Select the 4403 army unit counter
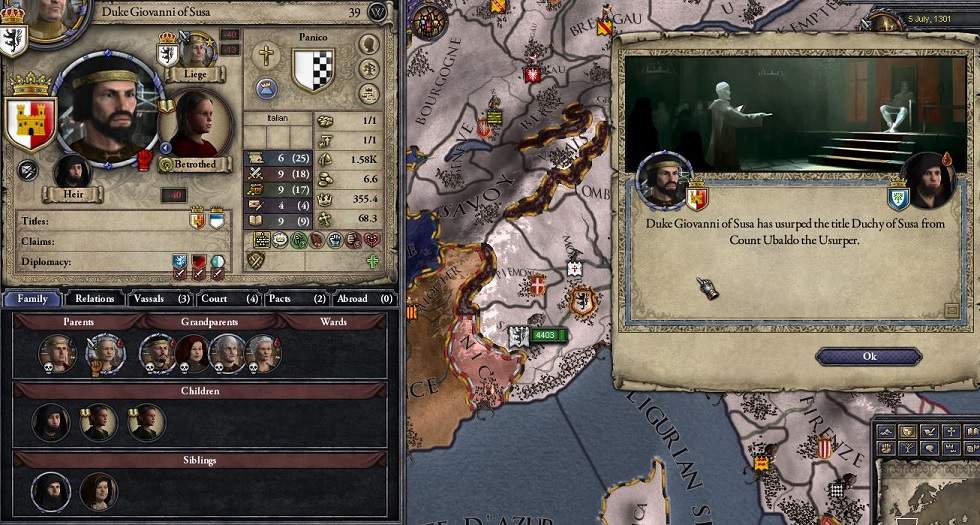The height and width of the screenshot is (525, 980). [545, 335]
